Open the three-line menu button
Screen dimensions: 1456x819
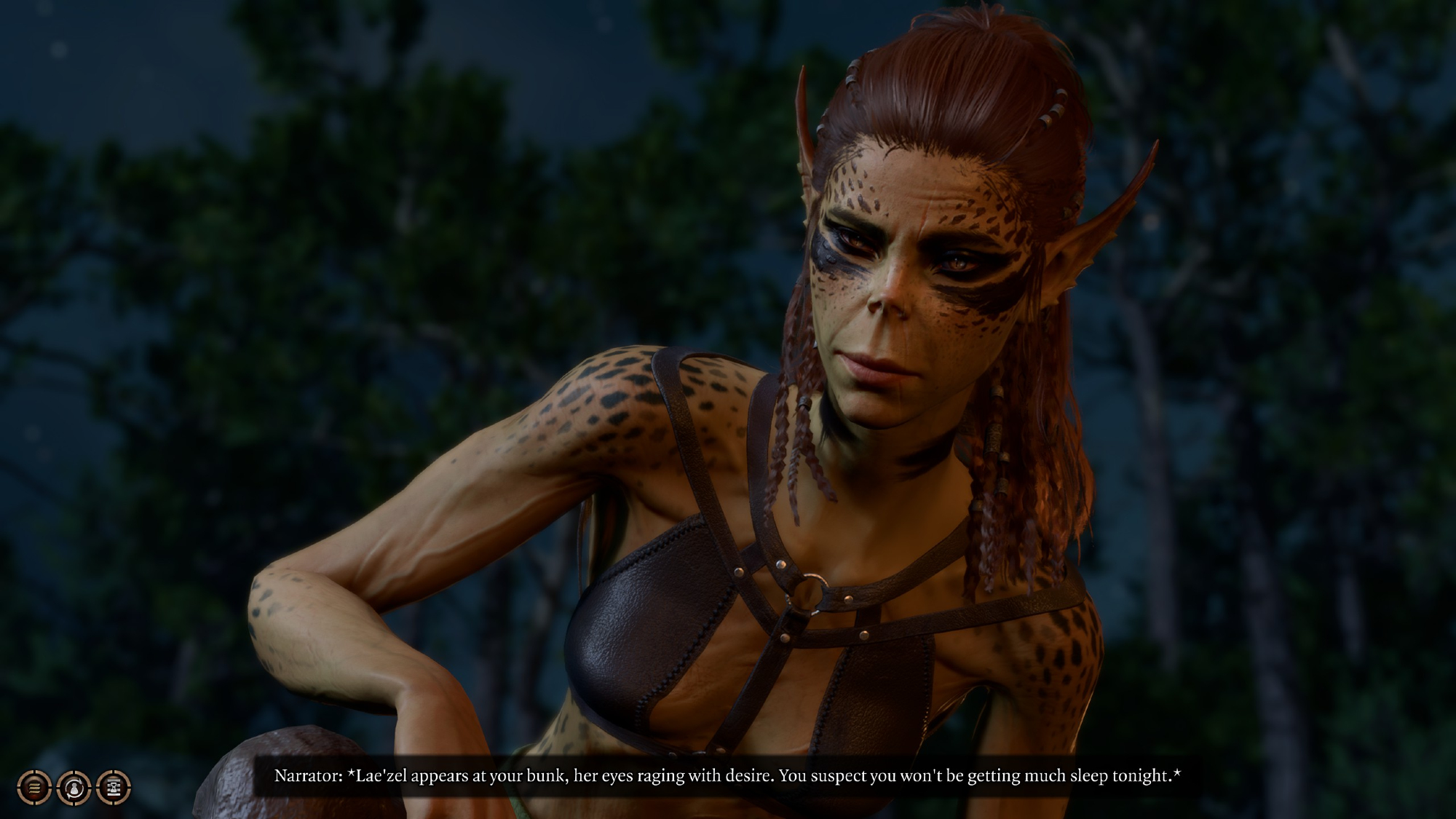point(34,788)
